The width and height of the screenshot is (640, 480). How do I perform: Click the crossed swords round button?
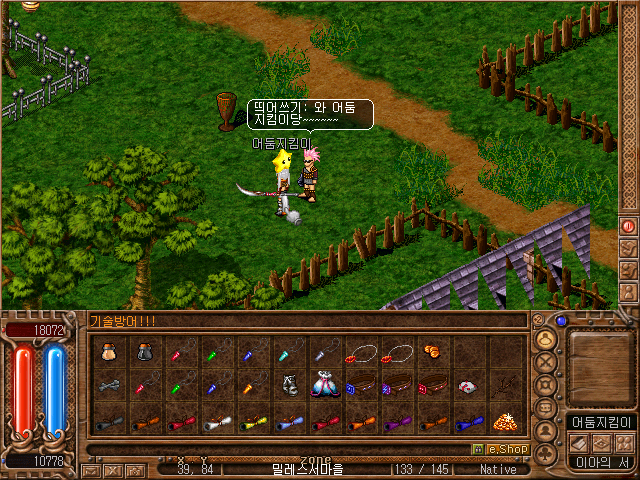(546, 361)
